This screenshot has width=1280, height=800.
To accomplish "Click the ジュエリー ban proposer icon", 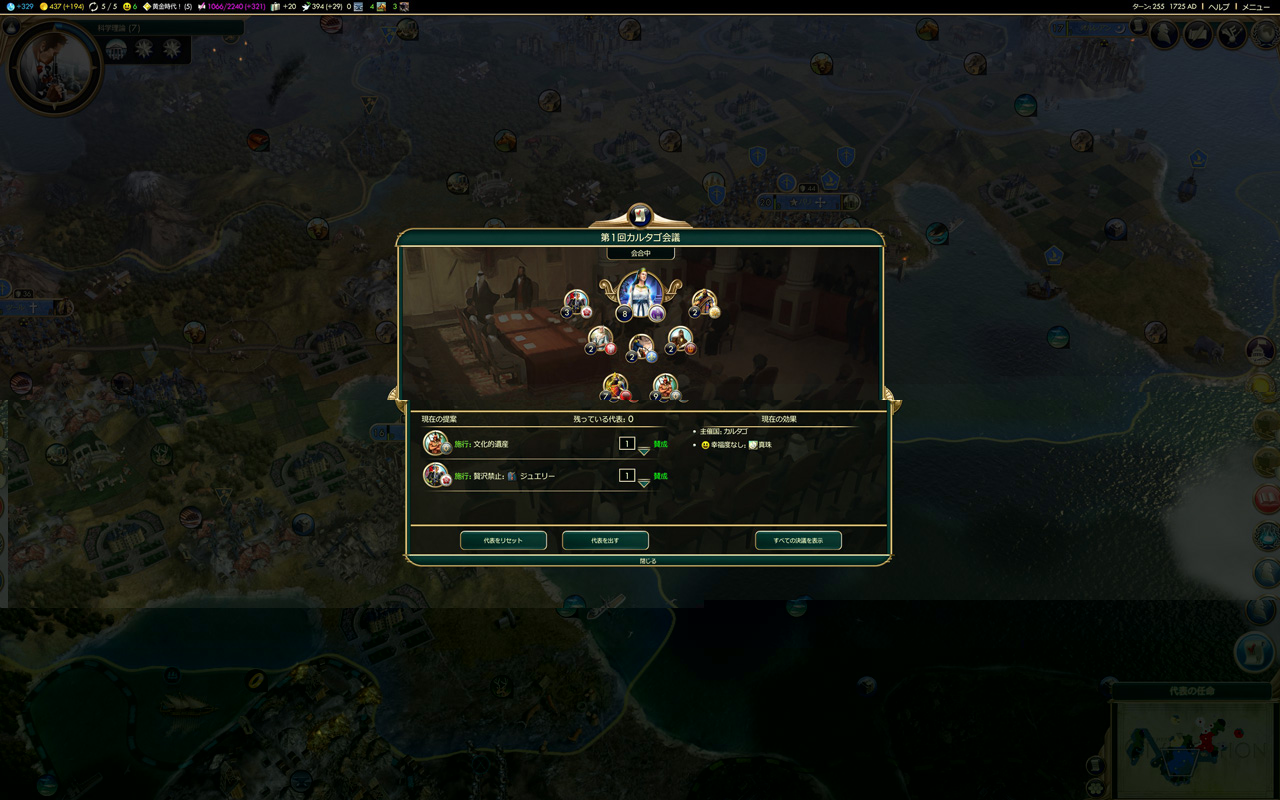I will pos(435,475).
